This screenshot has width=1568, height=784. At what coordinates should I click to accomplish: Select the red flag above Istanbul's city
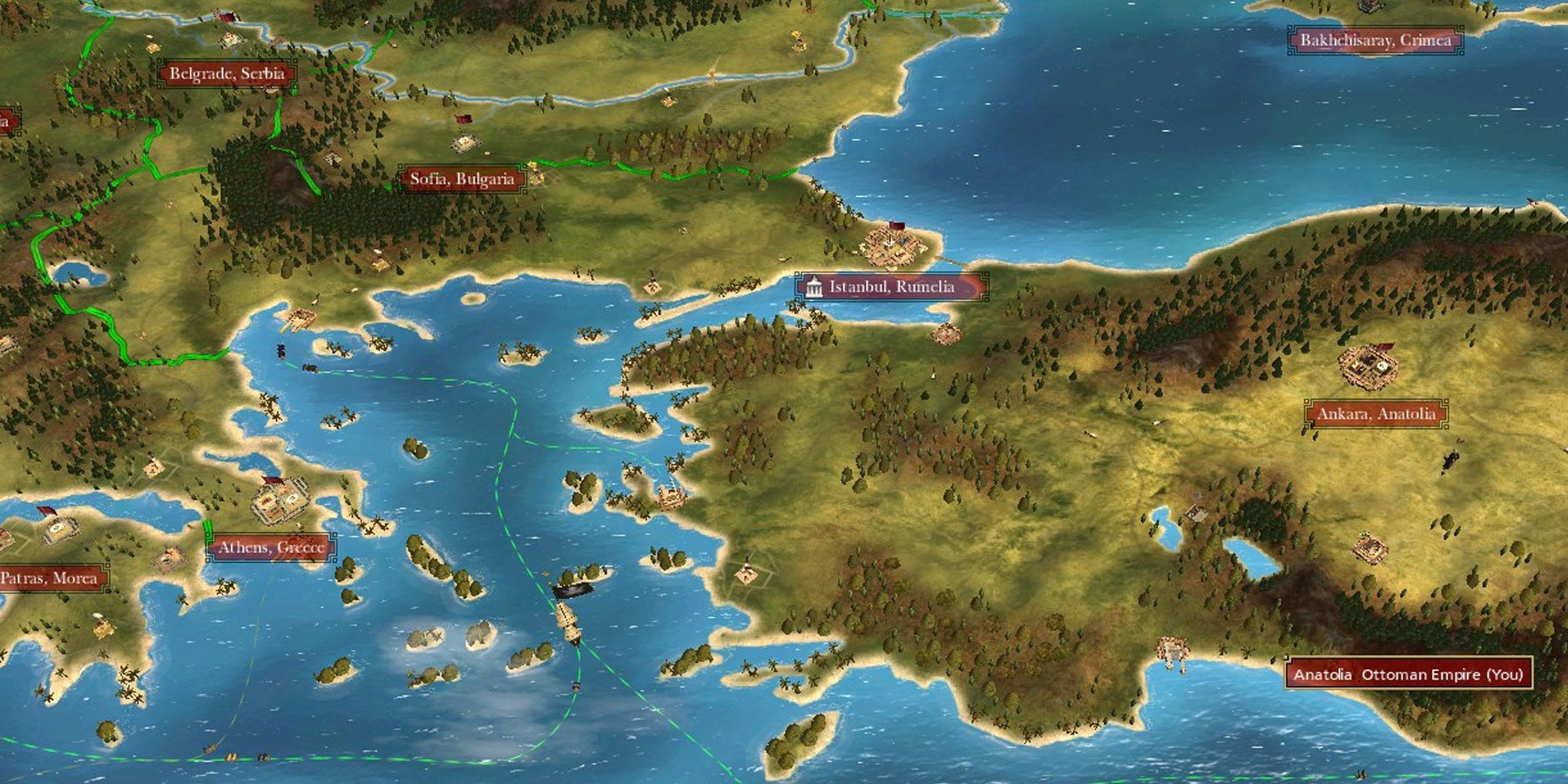click(897, 225)
